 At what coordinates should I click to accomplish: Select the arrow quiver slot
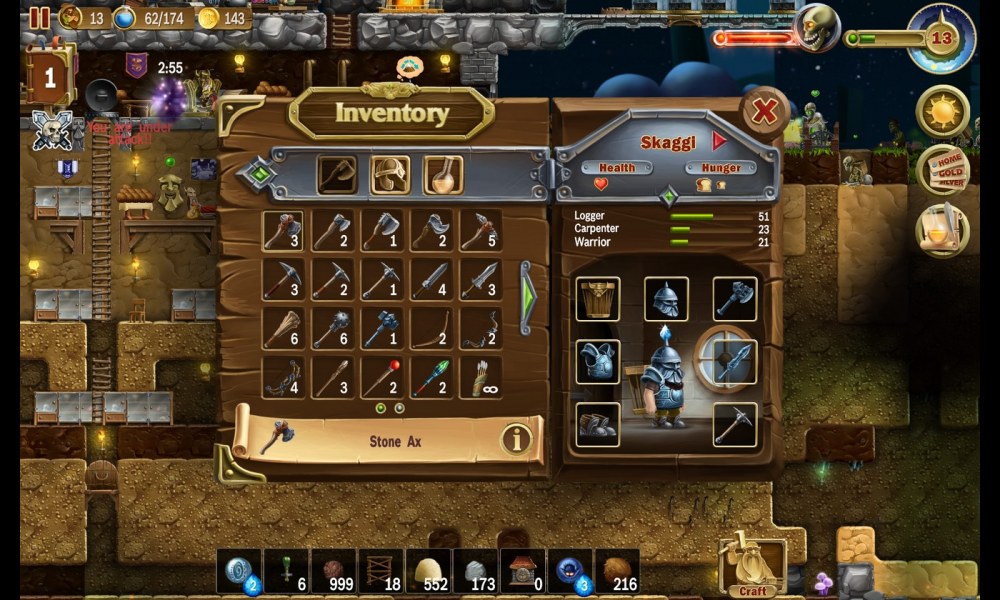tap(480, 378)
